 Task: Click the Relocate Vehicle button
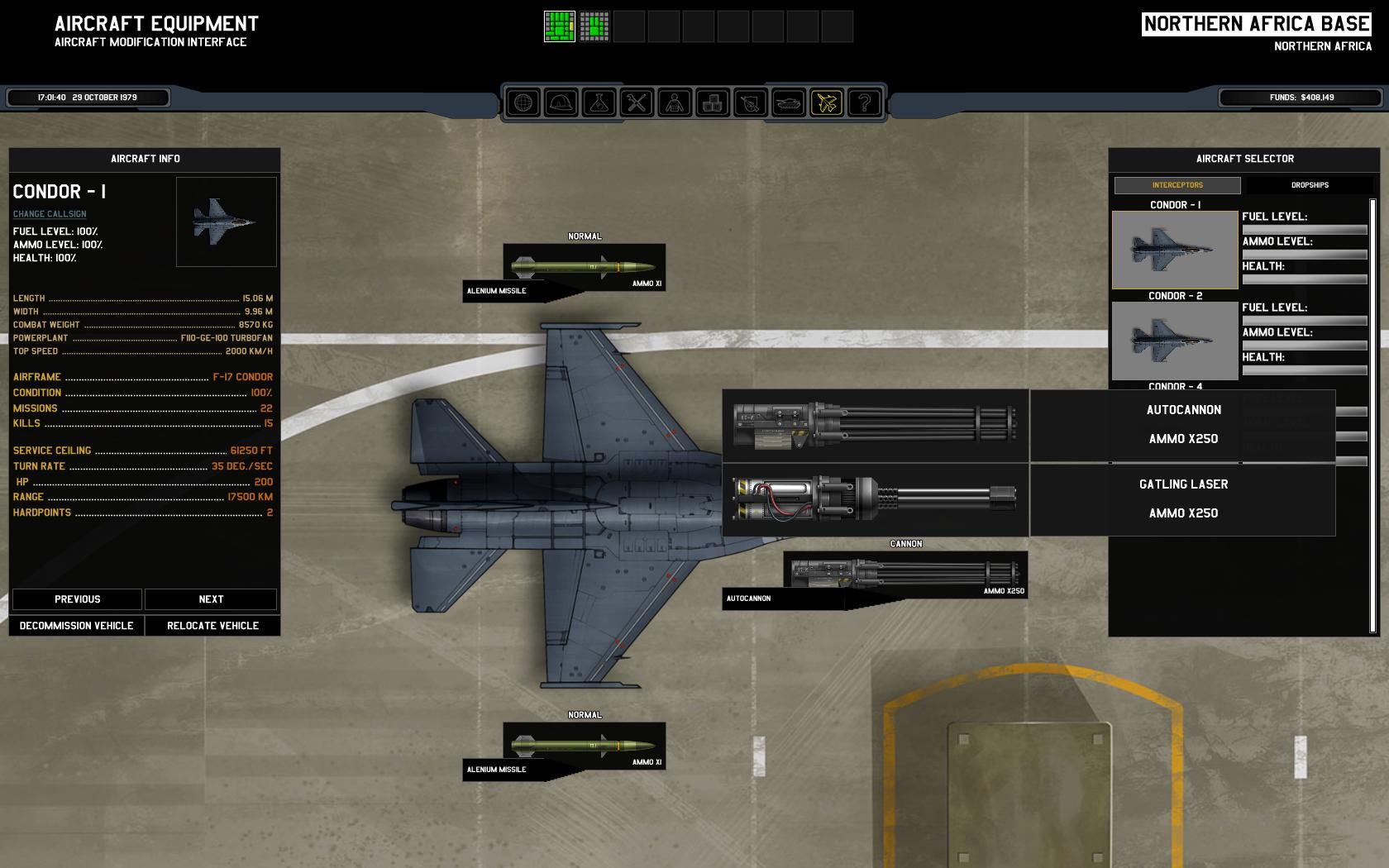coord(212,626)
